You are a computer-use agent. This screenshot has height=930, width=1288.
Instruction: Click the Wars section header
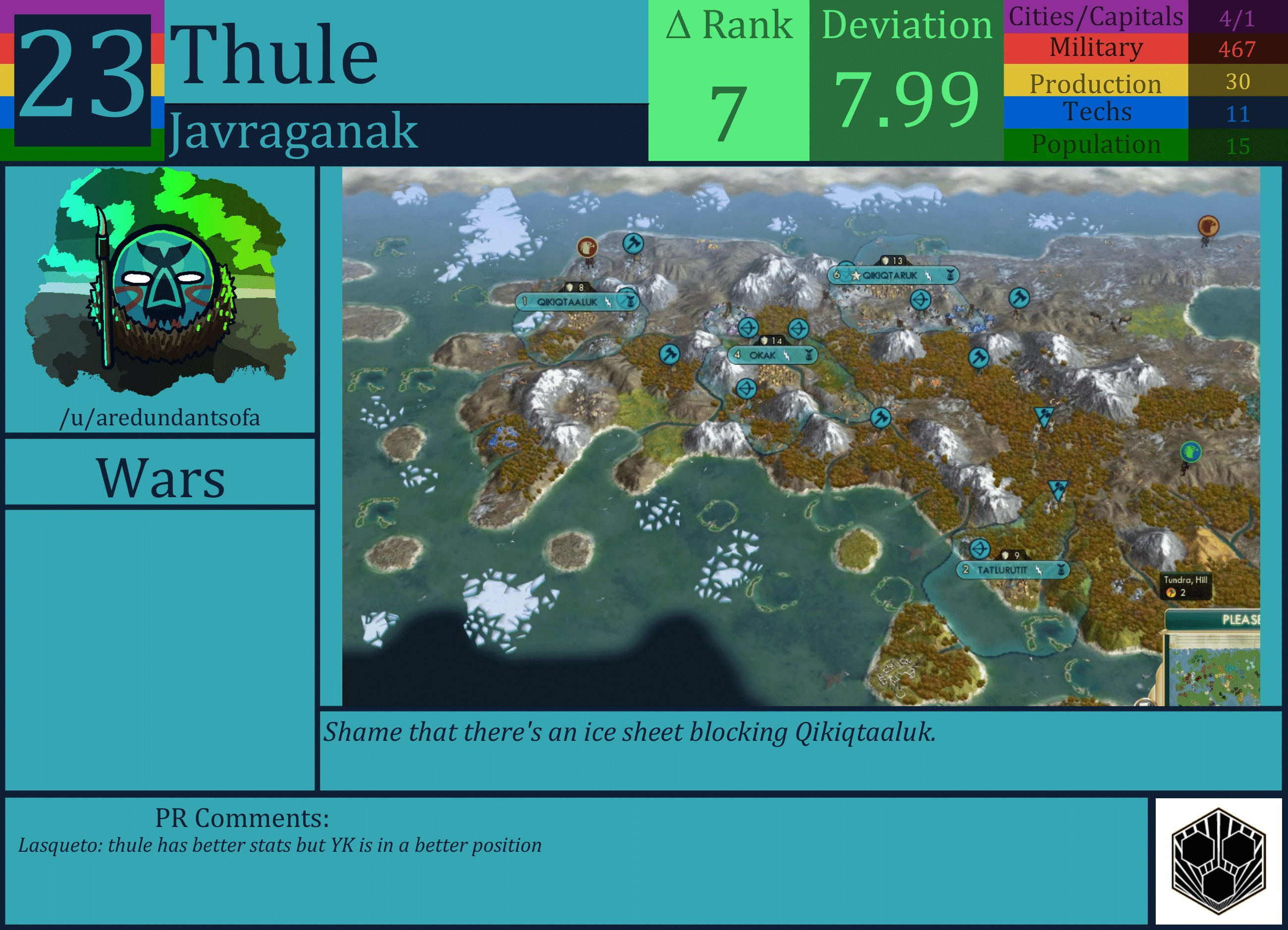tap(161, 478)
